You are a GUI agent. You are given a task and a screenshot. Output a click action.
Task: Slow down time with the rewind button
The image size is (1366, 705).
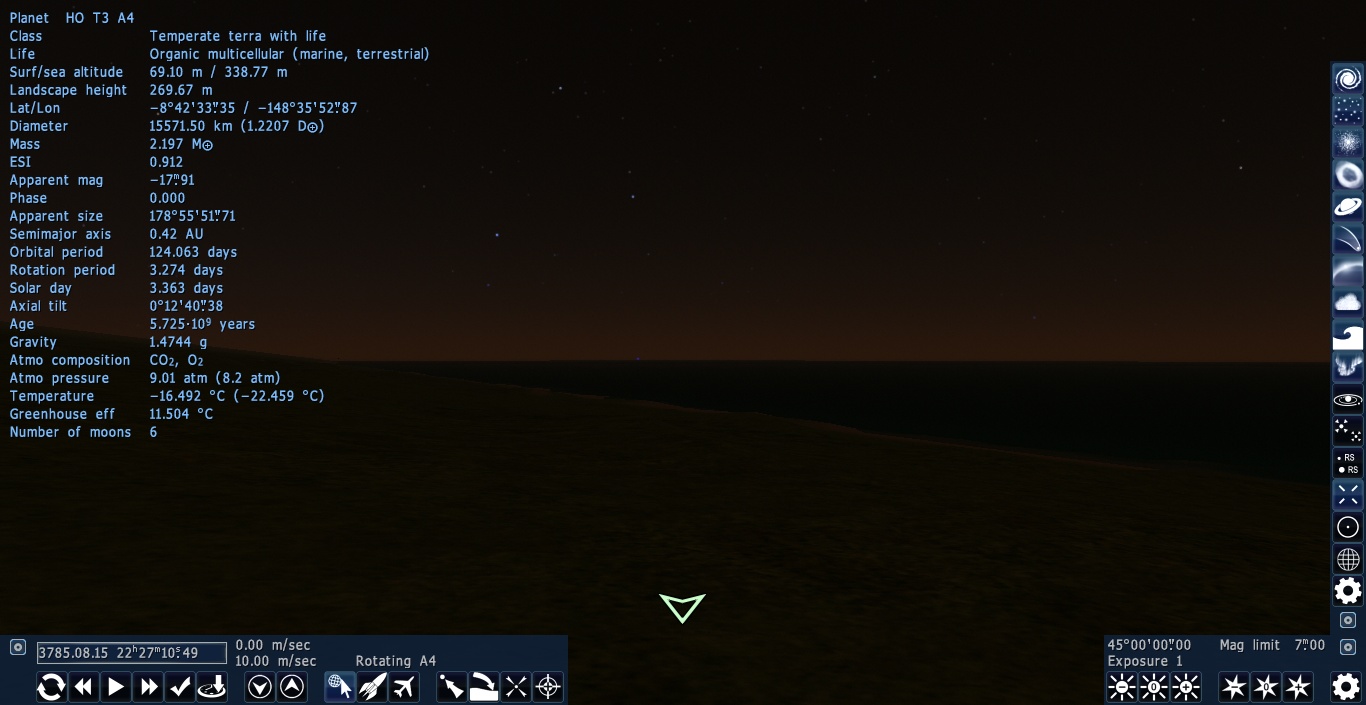point(84,687)
